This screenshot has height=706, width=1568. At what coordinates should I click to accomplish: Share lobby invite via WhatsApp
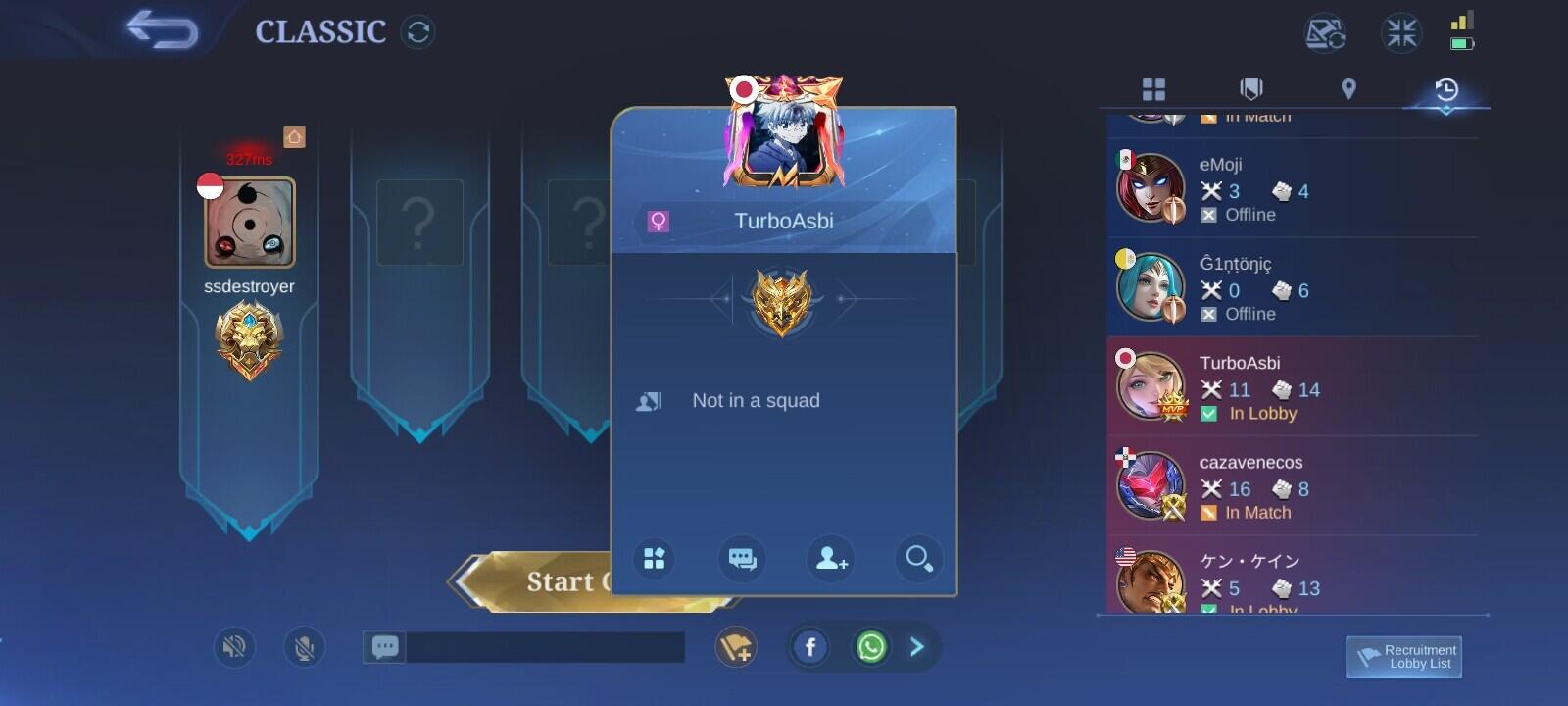coord(870,647)
